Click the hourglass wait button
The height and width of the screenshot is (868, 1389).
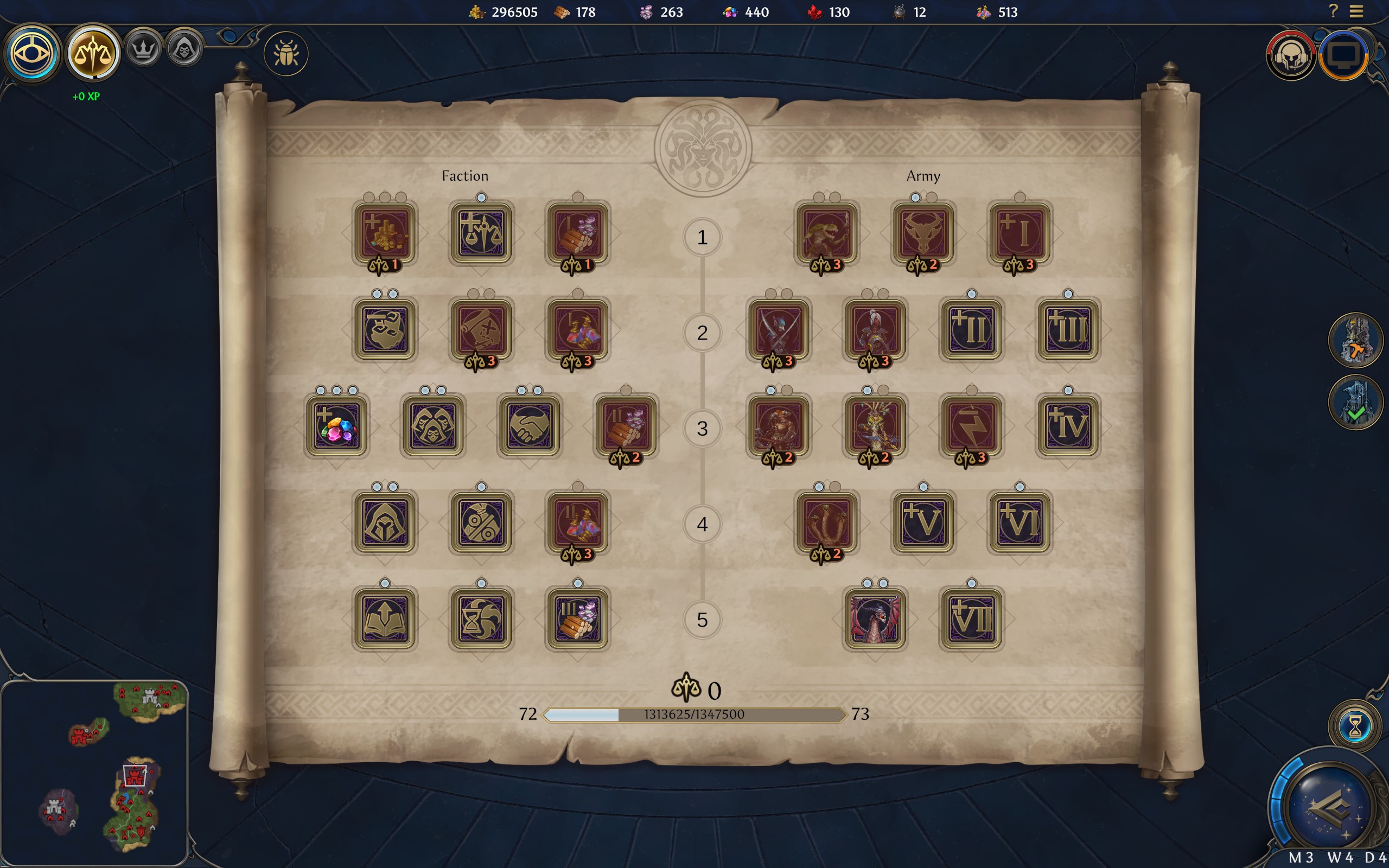tap(1355, 727)
